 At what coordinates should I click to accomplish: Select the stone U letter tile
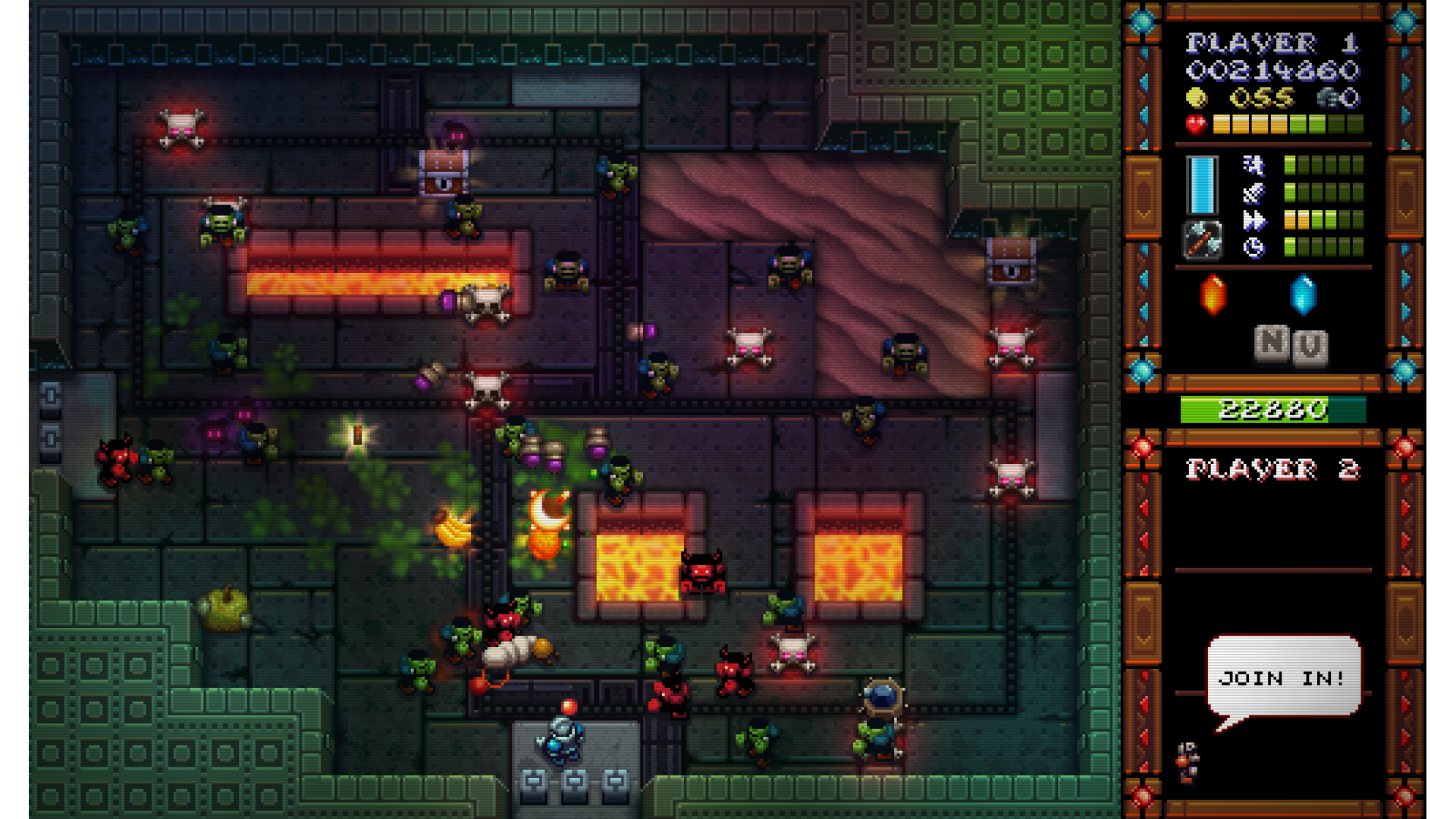(1310, 347)
